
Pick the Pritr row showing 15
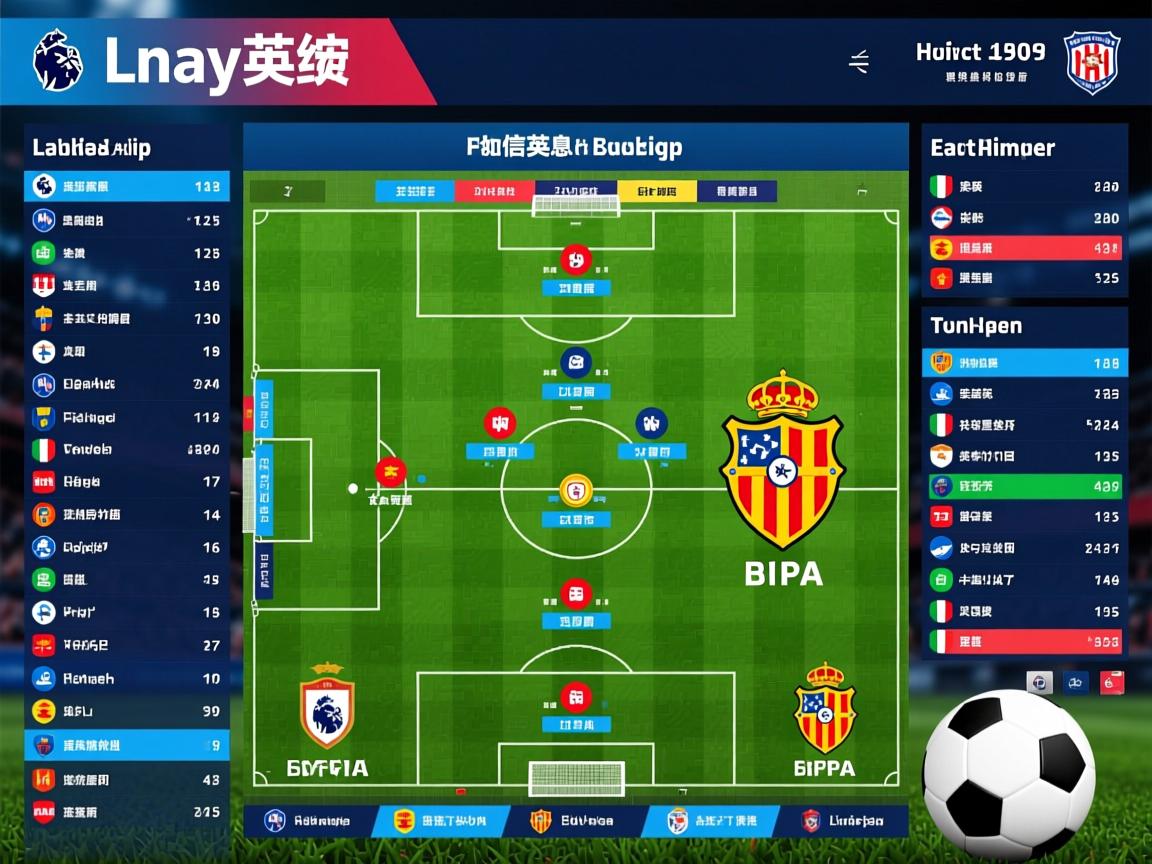127,612
